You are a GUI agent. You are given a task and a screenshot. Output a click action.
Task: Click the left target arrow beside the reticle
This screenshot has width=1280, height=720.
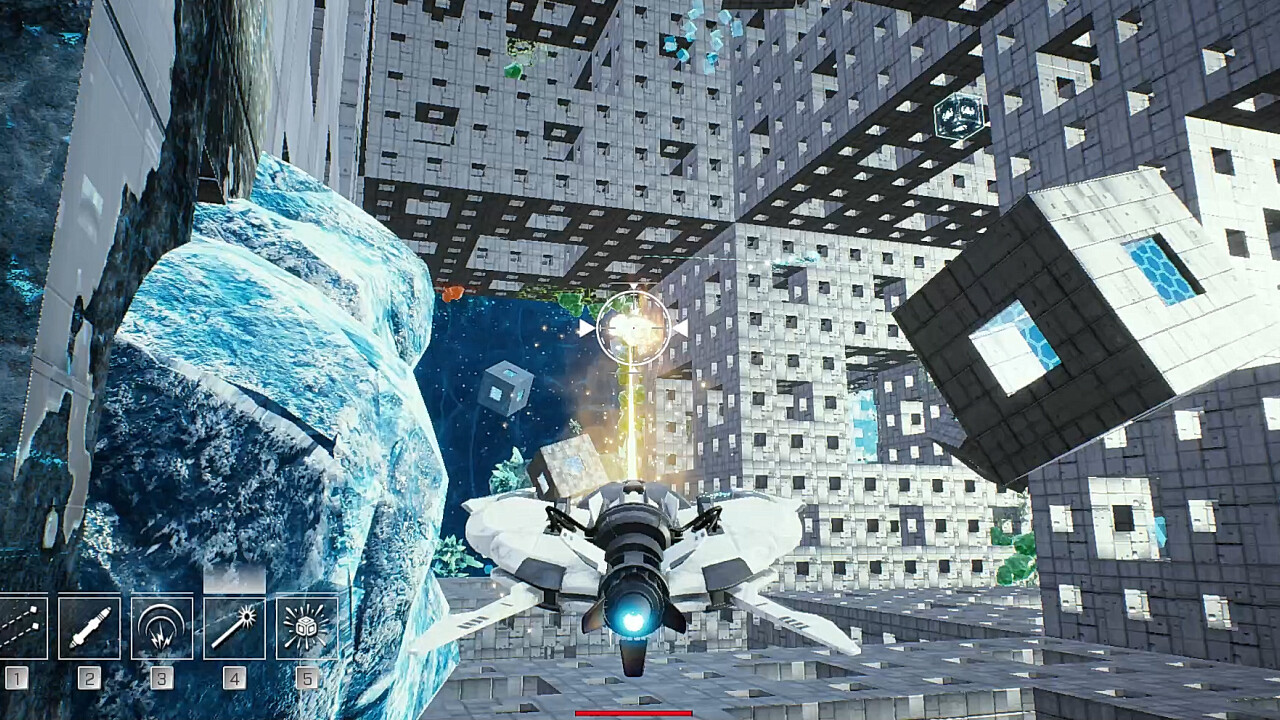pos(585,327)
